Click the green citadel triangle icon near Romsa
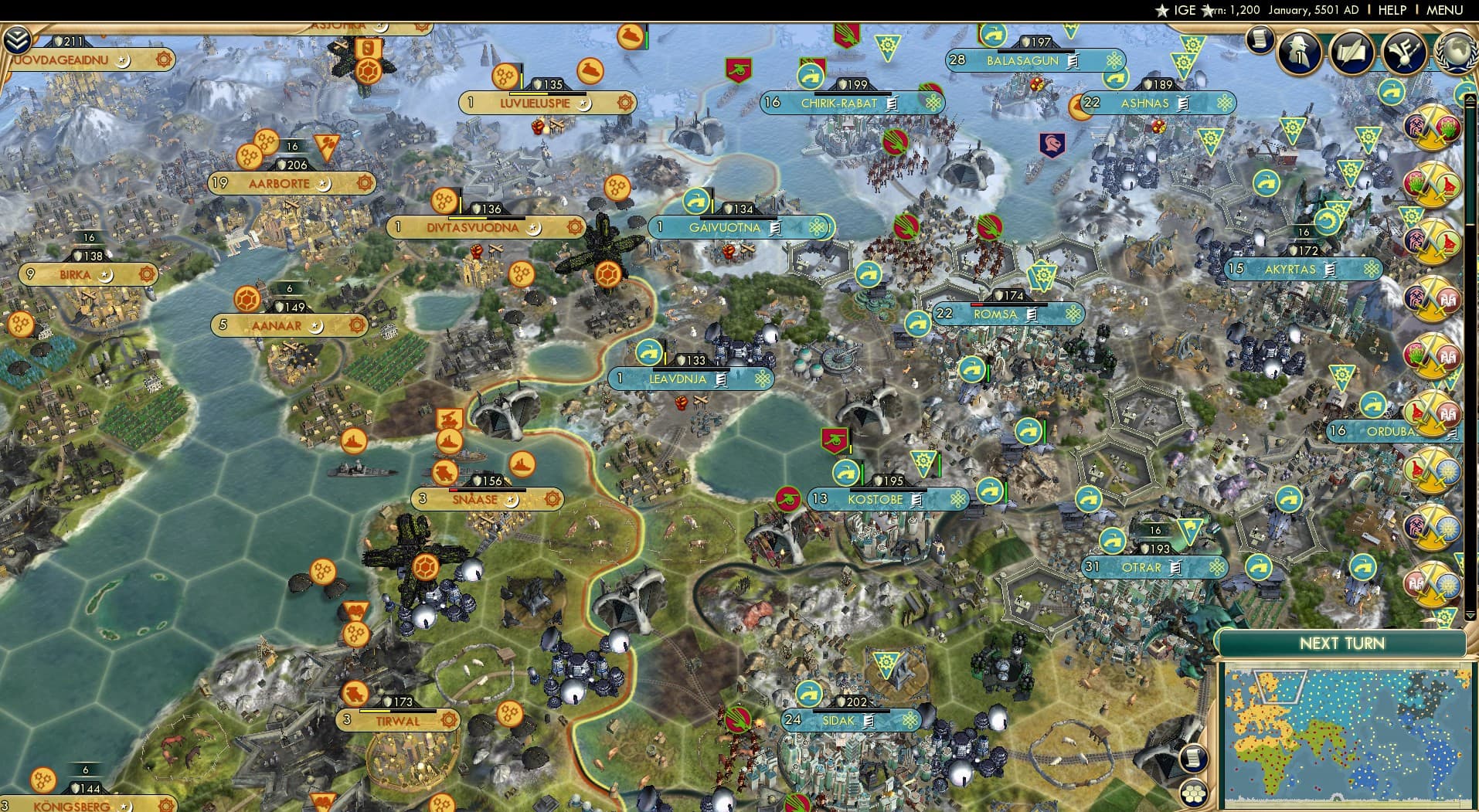Image resolution: width=1479 pixels, height=812 pixels. click(x=1043, y=275)
